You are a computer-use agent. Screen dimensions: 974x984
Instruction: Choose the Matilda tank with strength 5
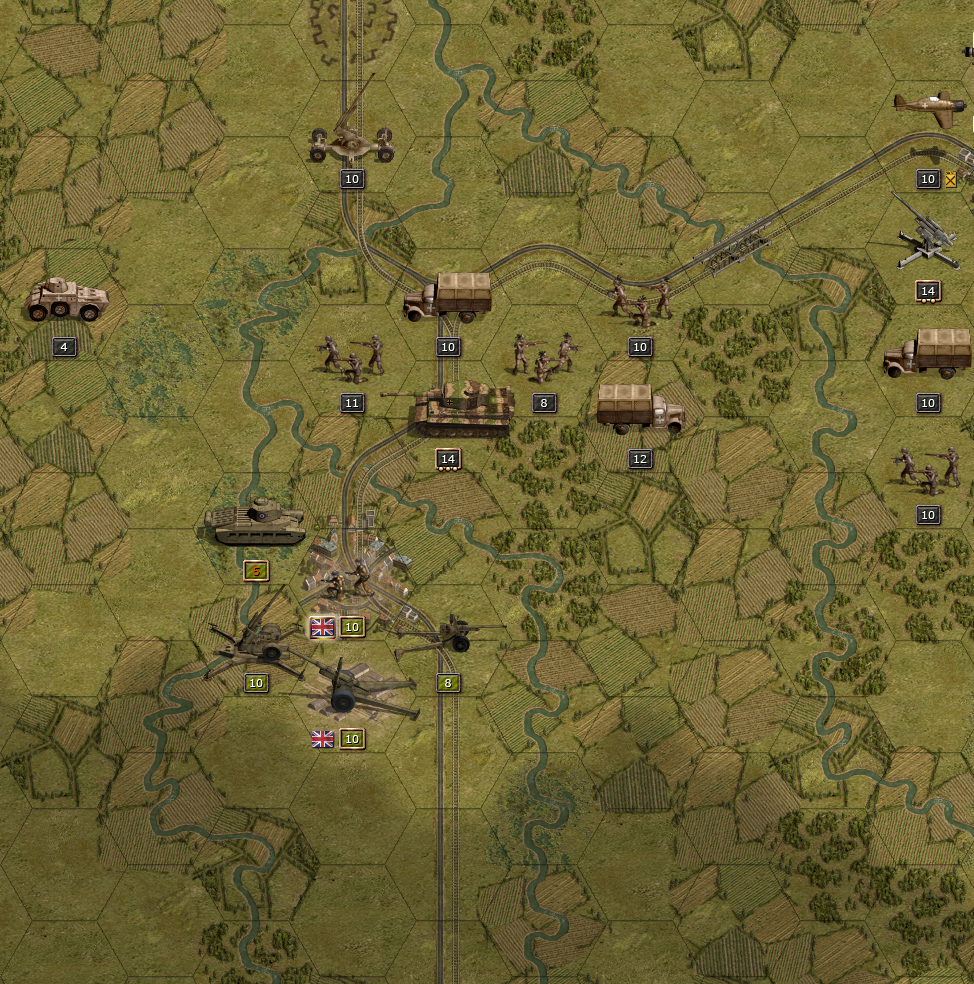tap(254, 522)
